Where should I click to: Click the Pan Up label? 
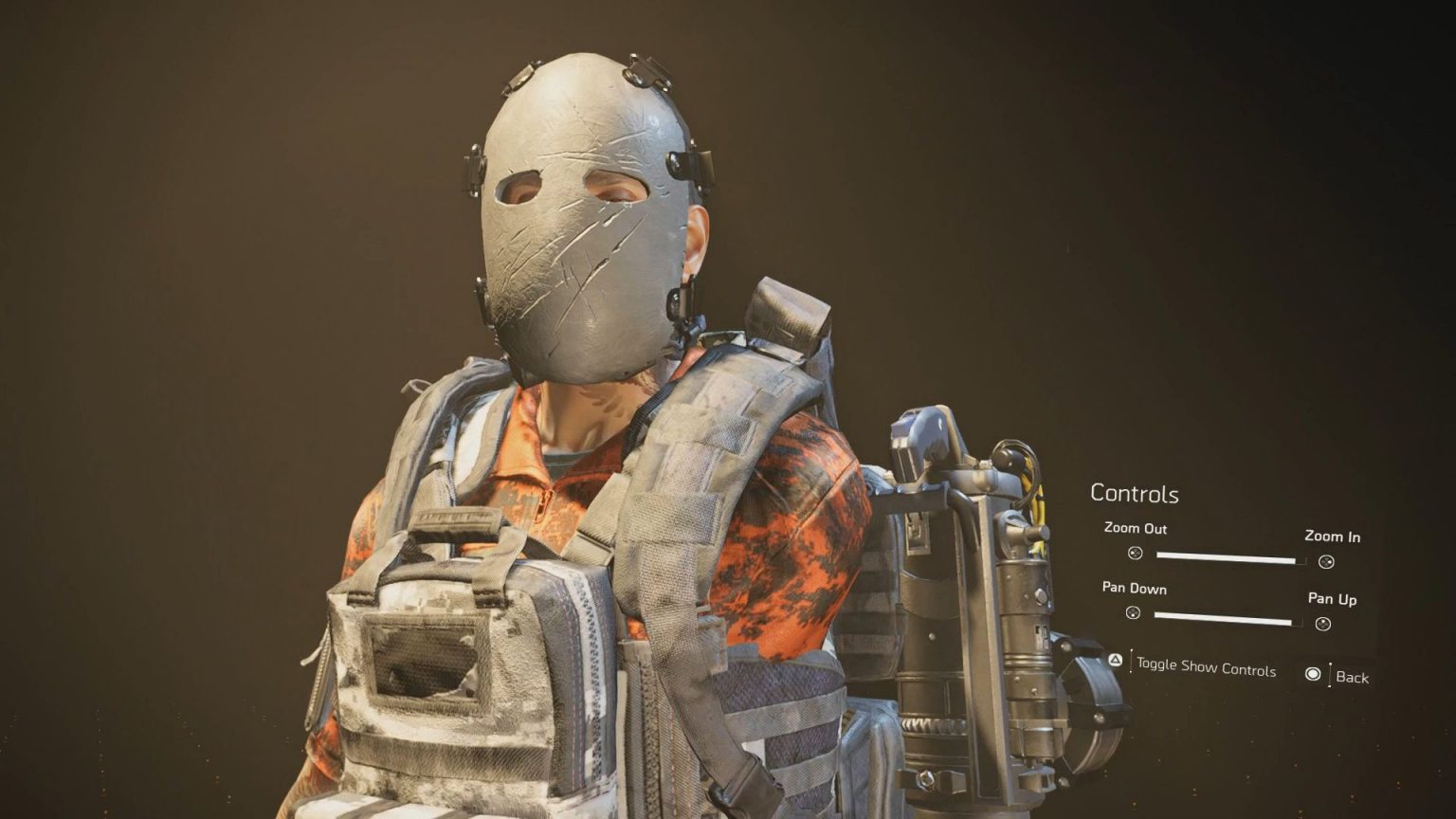tap(1333, 599)
